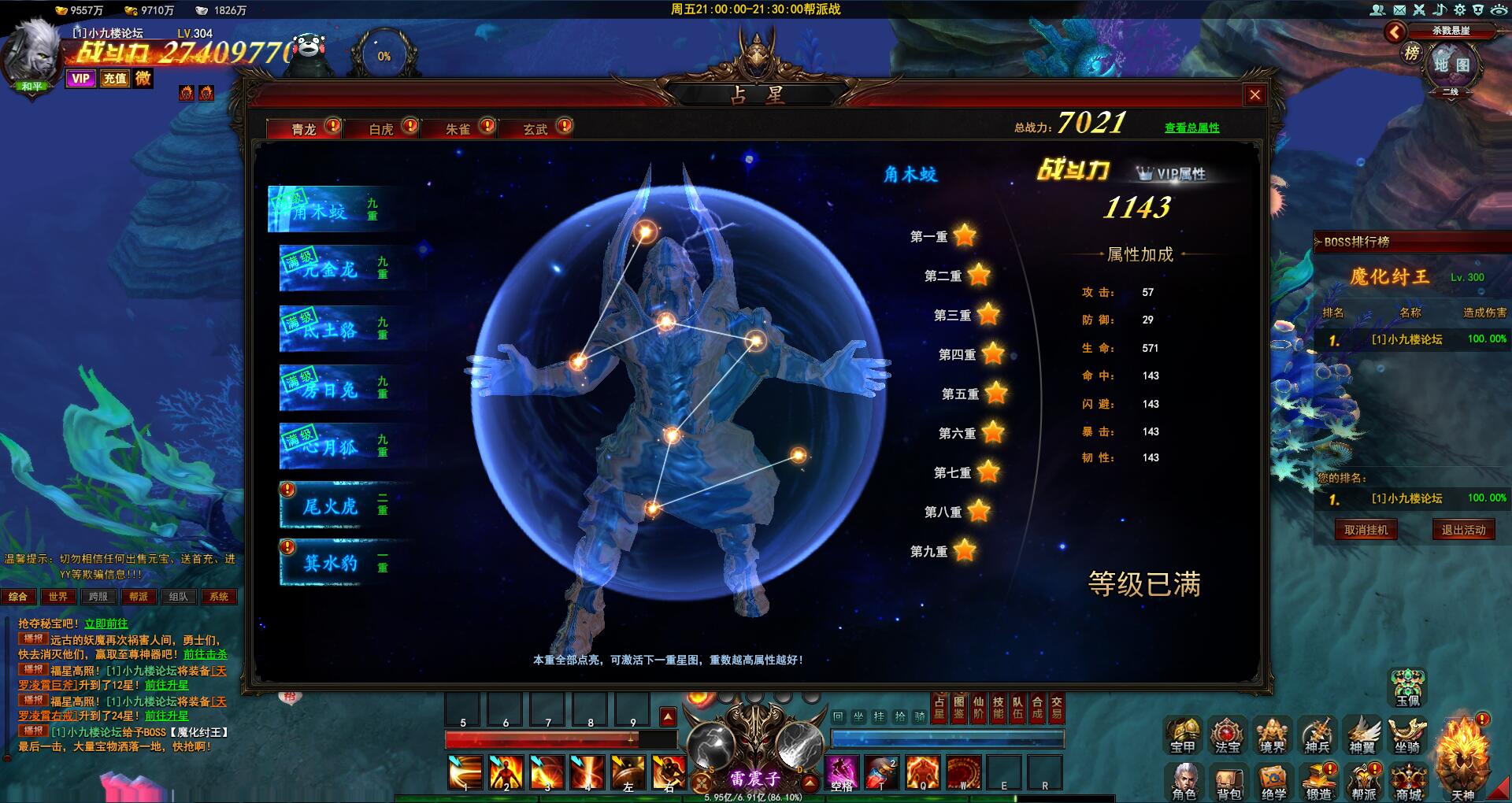Show the VIP属性 bonus panel
The height and width of the screenshot is (803, 1512).
[x=1172, y=174]
